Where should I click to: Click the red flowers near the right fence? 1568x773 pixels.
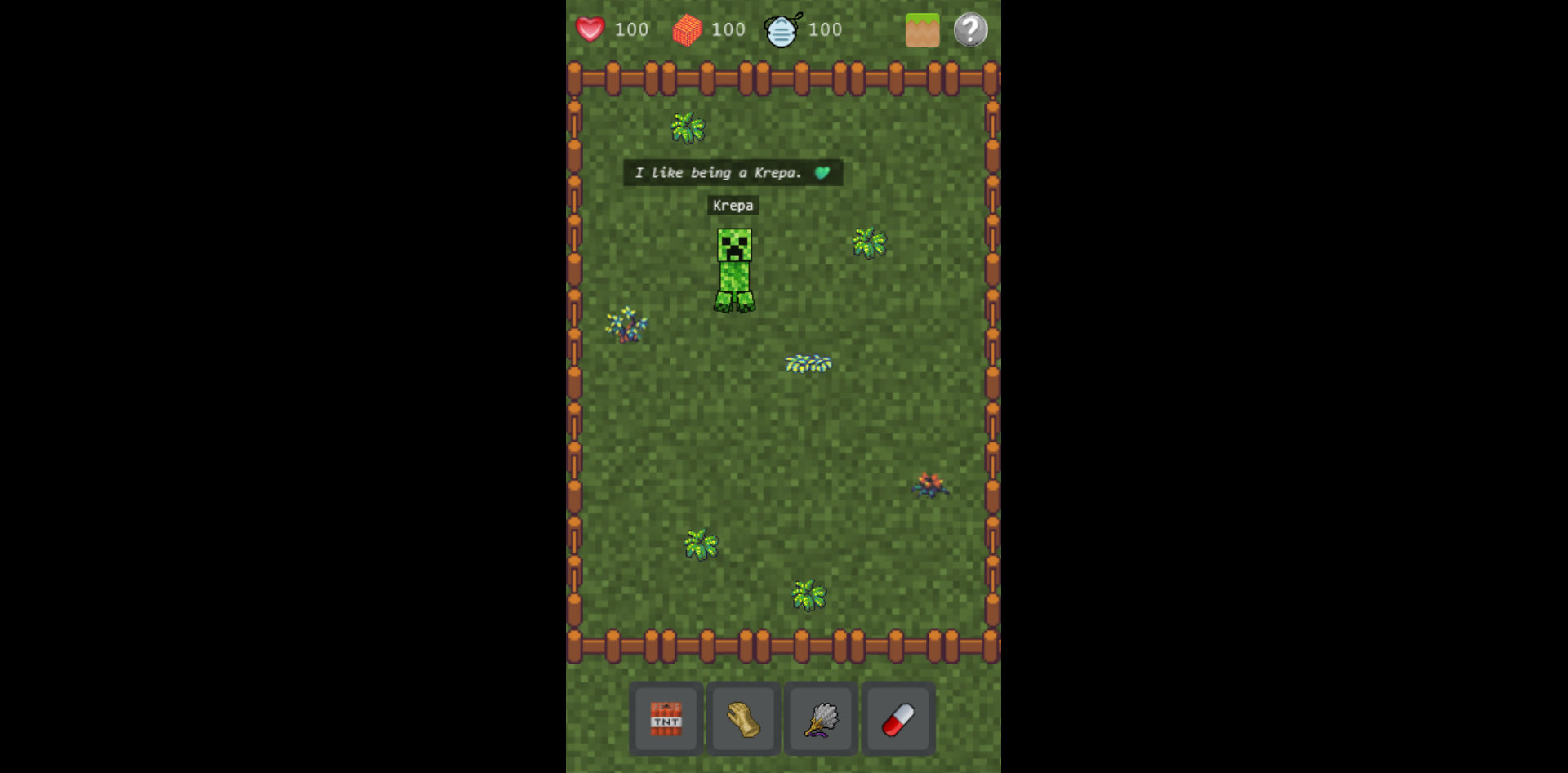tap(930, 485)
